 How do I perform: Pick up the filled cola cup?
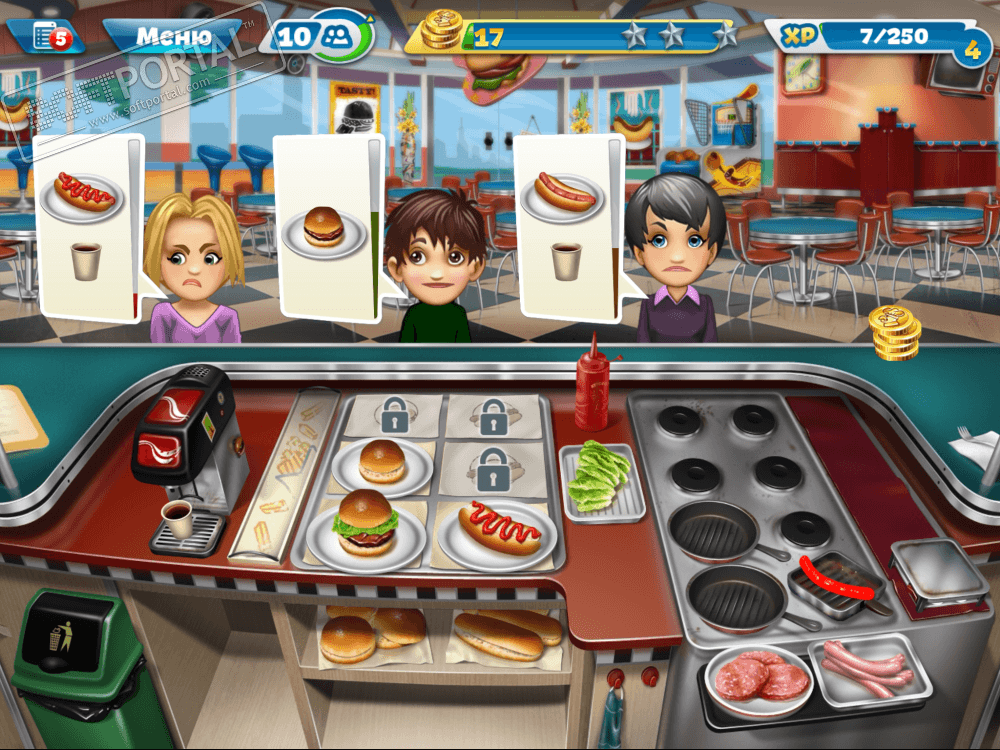pyautogui.click(x=178, y=521)
